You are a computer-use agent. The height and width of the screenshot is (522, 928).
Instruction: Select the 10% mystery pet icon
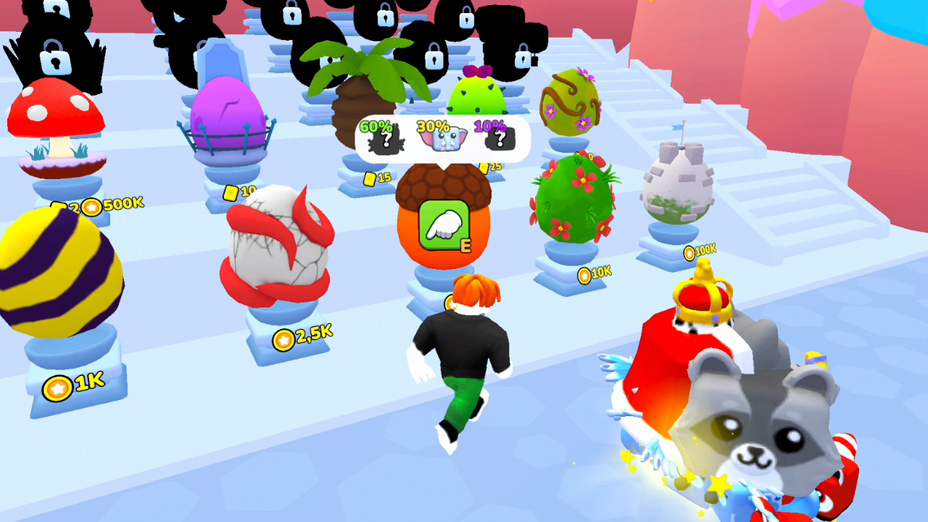point(496,141)
